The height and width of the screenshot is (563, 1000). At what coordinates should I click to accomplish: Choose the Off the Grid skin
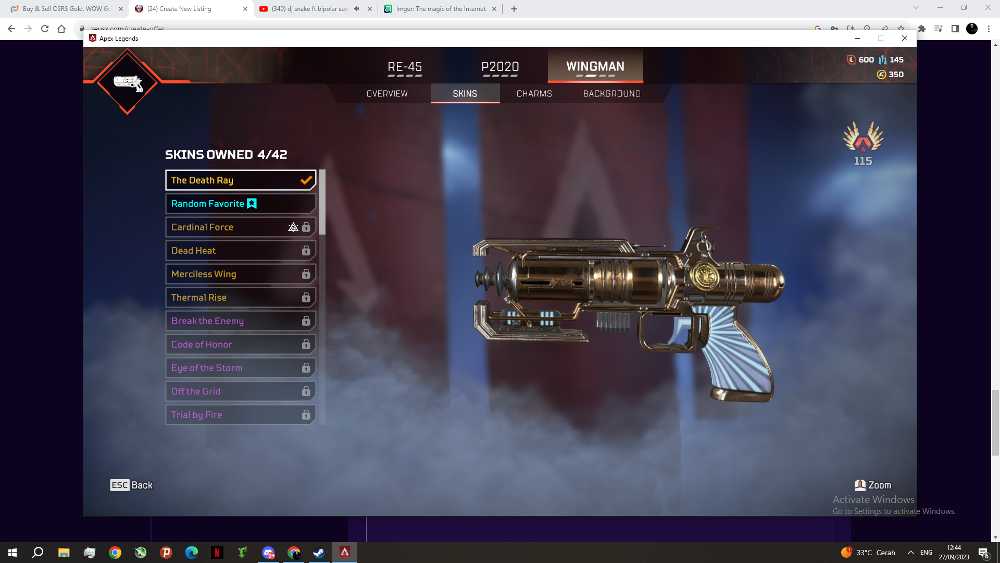tap(240, 391)
